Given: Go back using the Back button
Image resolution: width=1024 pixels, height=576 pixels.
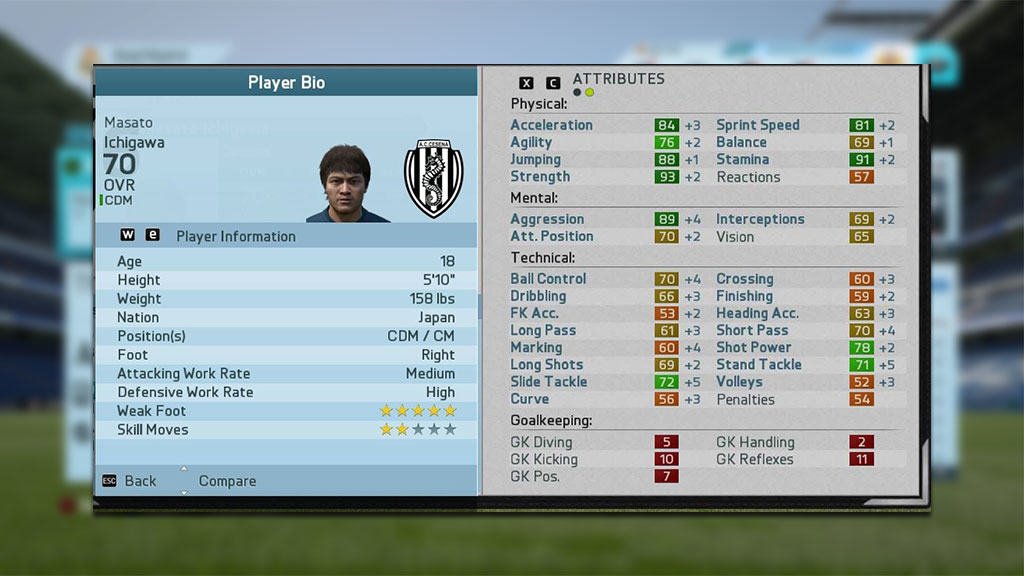Looking at the screenshot, I should [x=139, y=481].
